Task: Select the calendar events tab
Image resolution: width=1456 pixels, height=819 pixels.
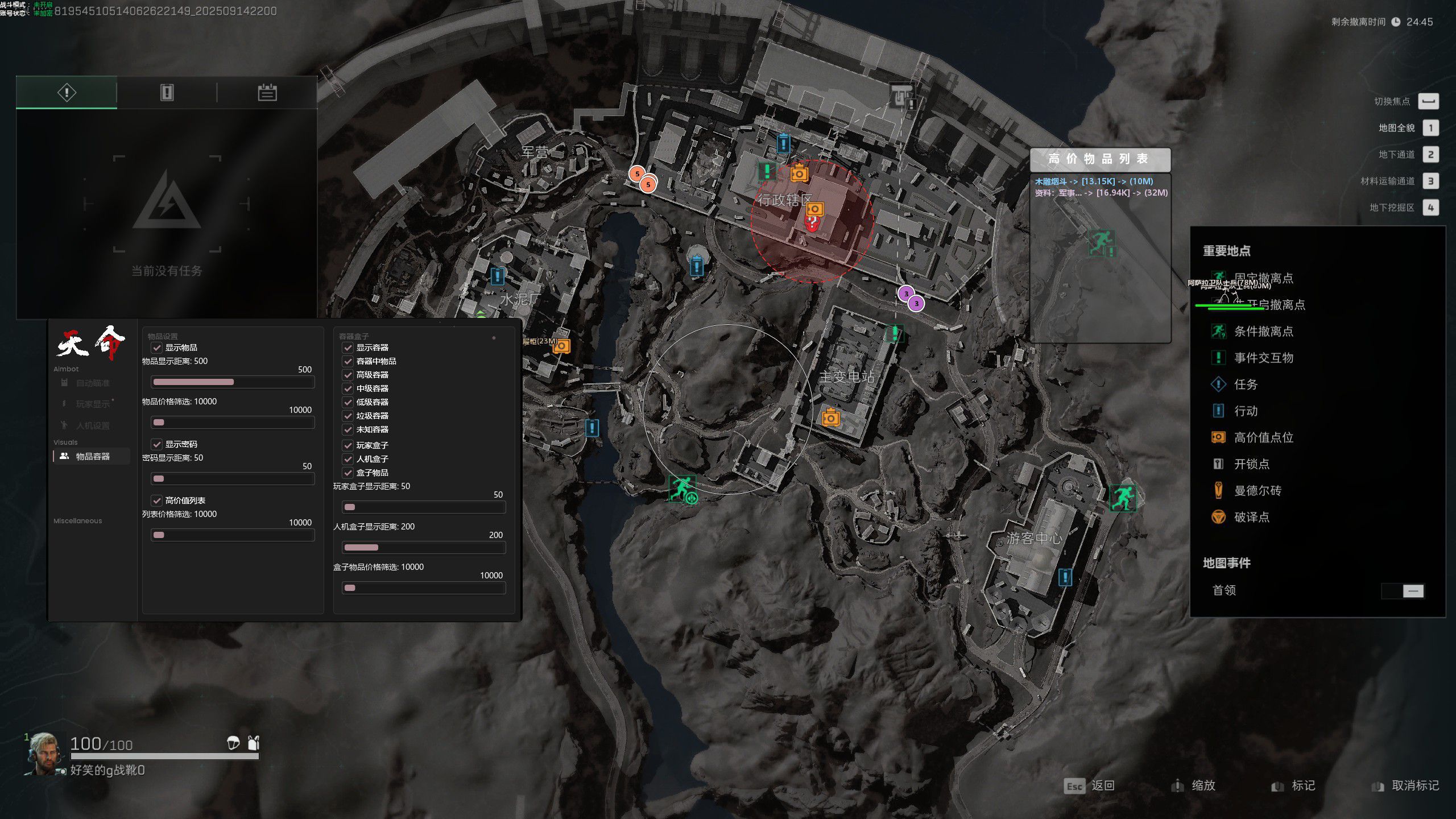Action: tap(267, 92)
